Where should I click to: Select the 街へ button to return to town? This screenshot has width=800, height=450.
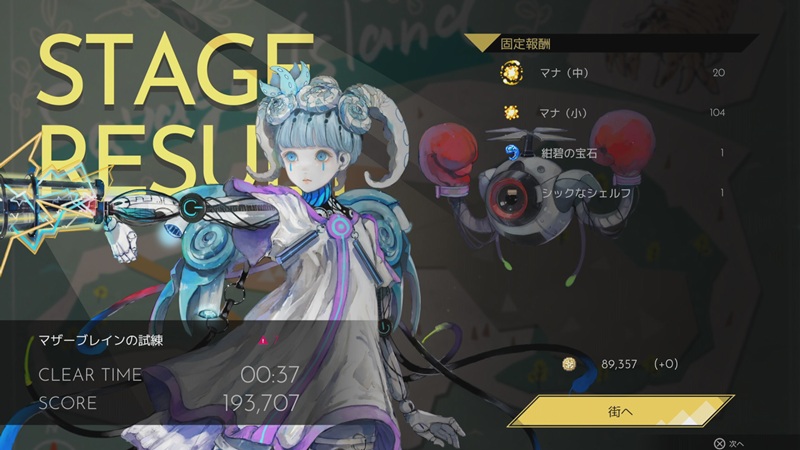(622, 410)
